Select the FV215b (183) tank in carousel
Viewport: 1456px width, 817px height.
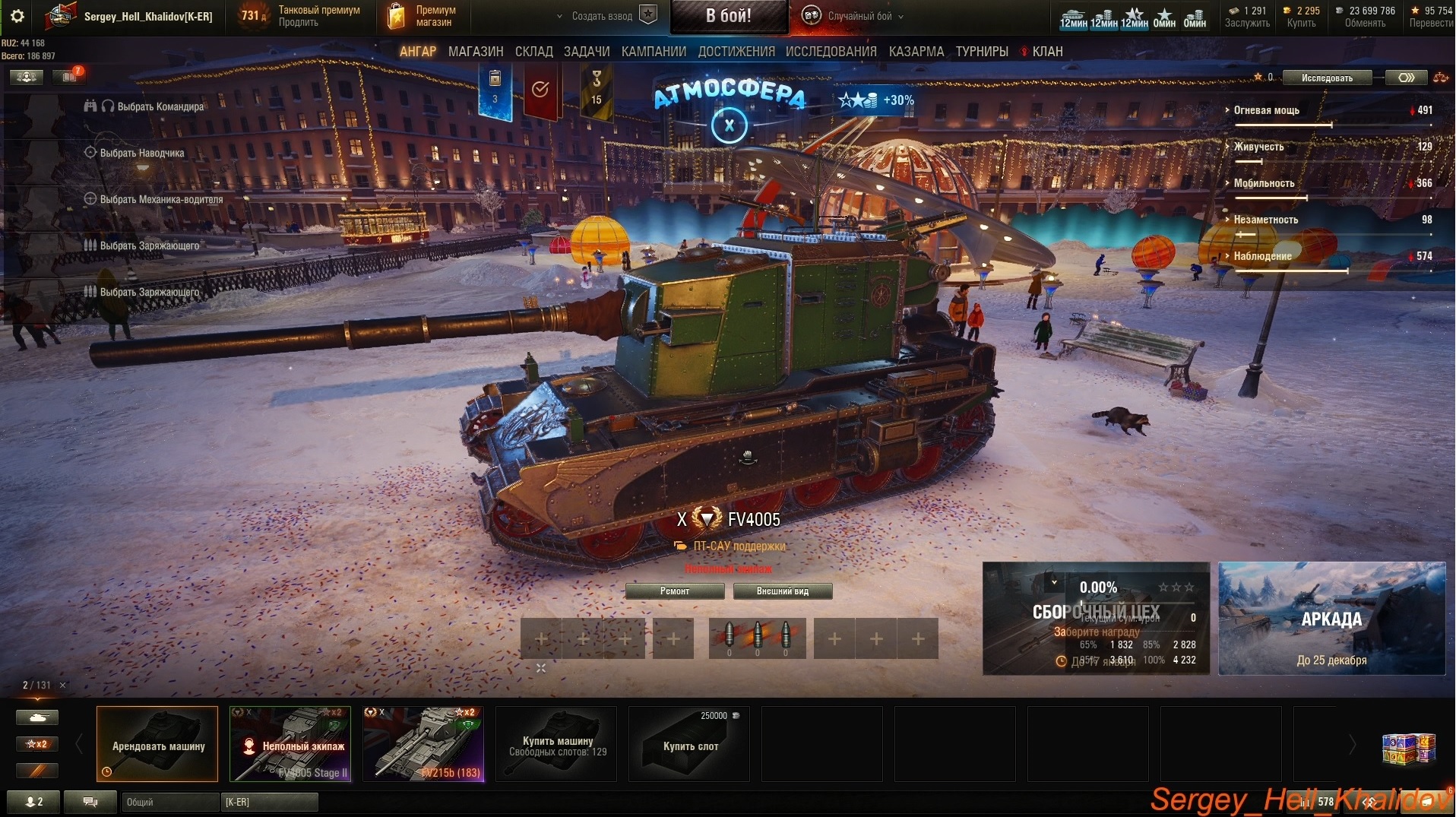coord(423,744)
